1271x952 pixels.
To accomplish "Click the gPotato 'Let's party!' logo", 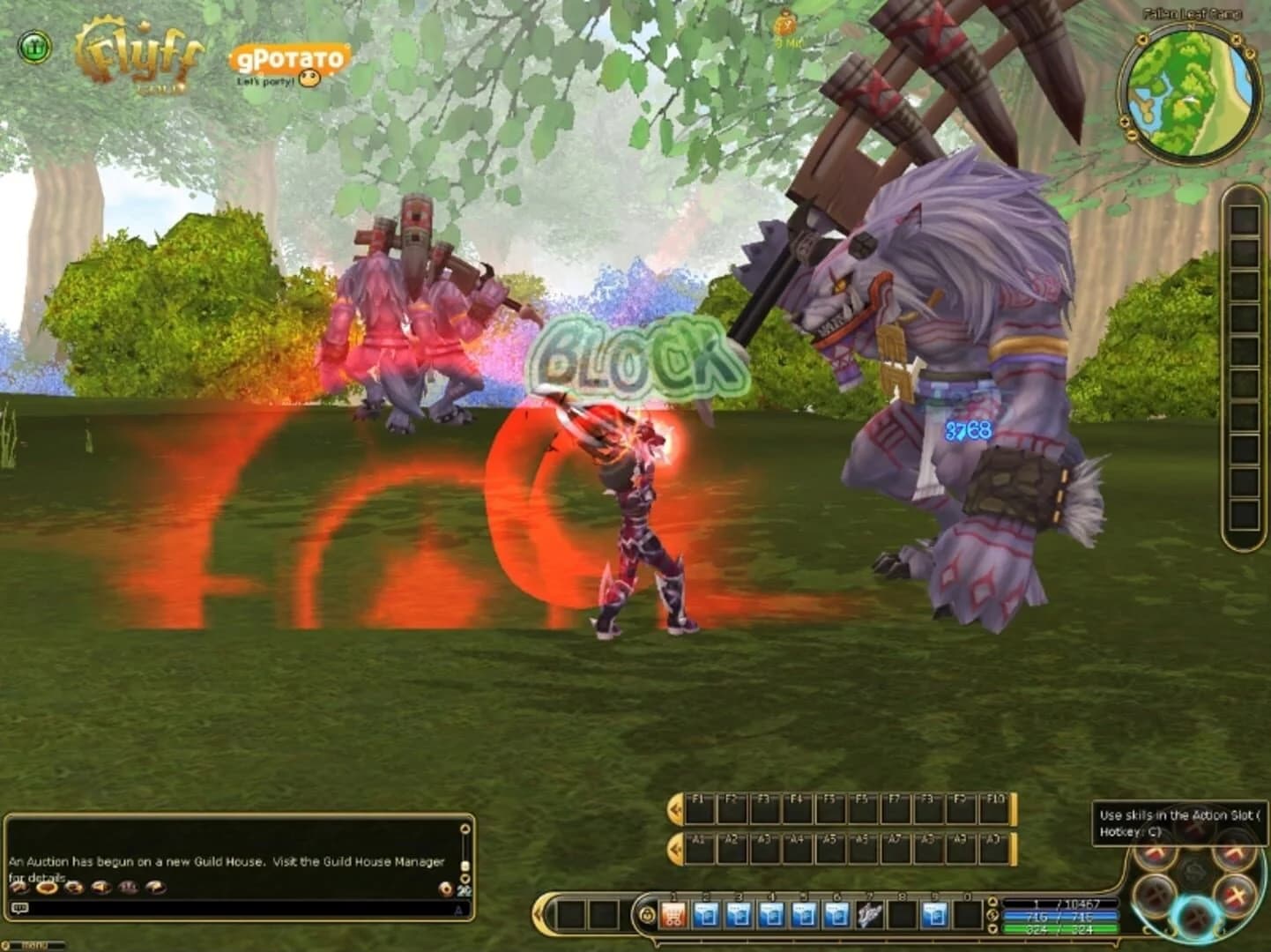I will (x=291, y=60).
